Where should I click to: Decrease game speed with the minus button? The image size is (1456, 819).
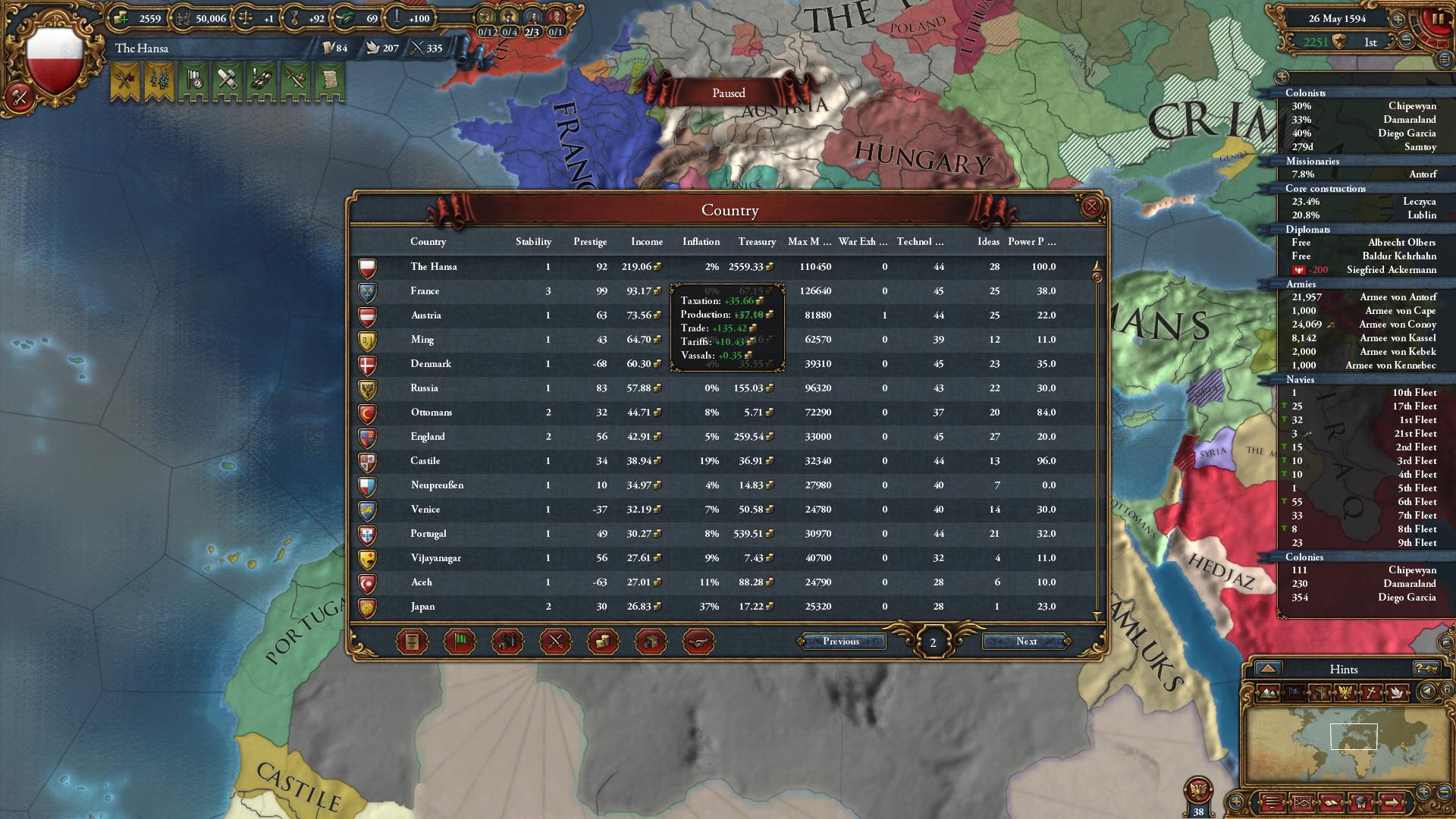(x=1406, y=41)
